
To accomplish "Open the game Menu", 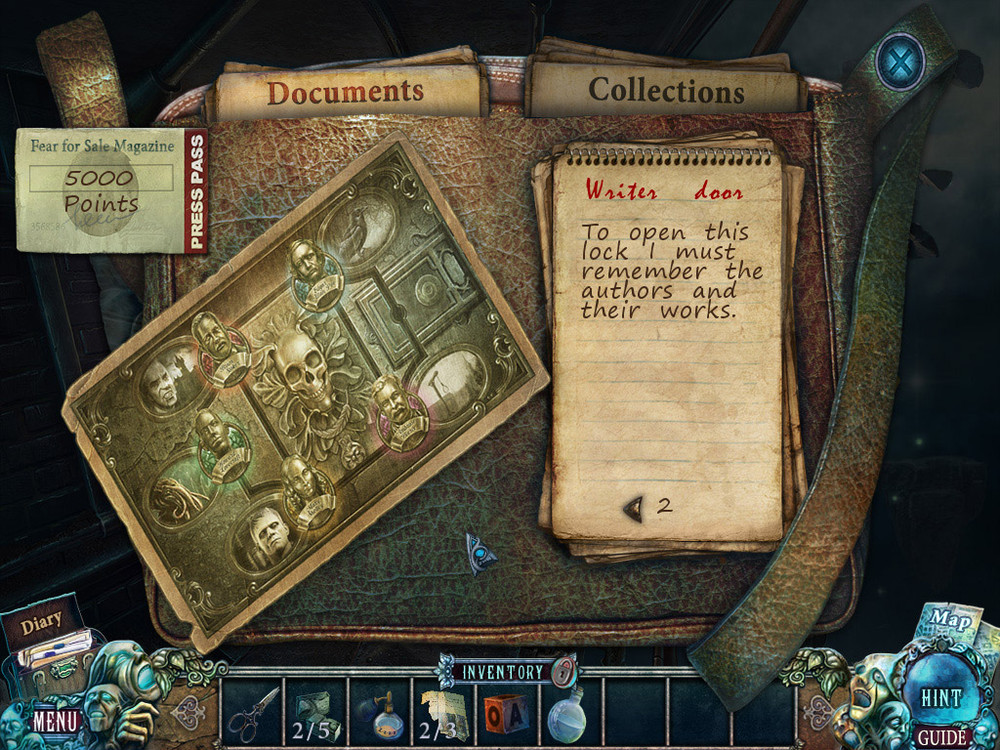I will tap(54, 719).
